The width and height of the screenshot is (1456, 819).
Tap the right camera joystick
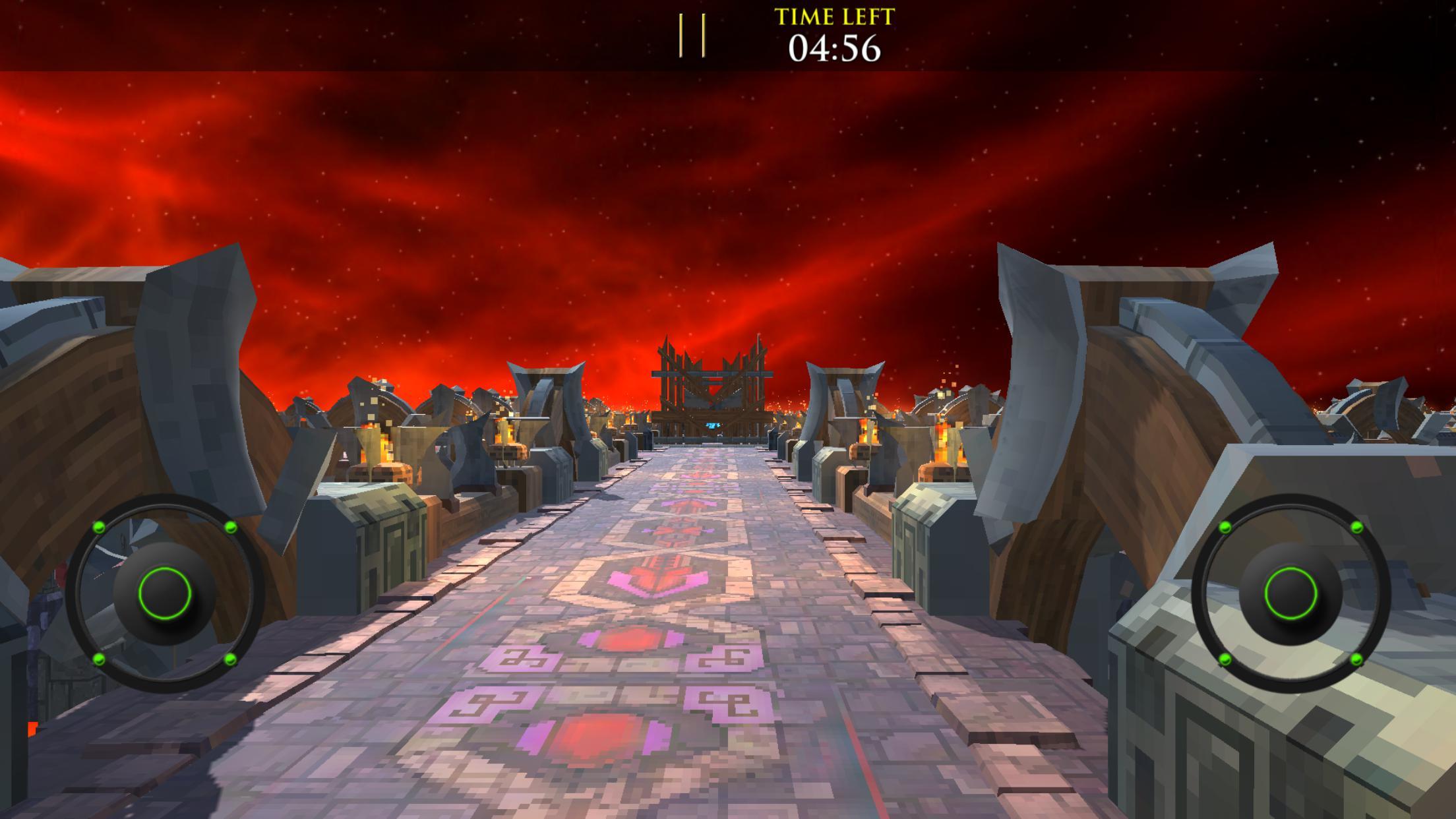pos(1290,593)
